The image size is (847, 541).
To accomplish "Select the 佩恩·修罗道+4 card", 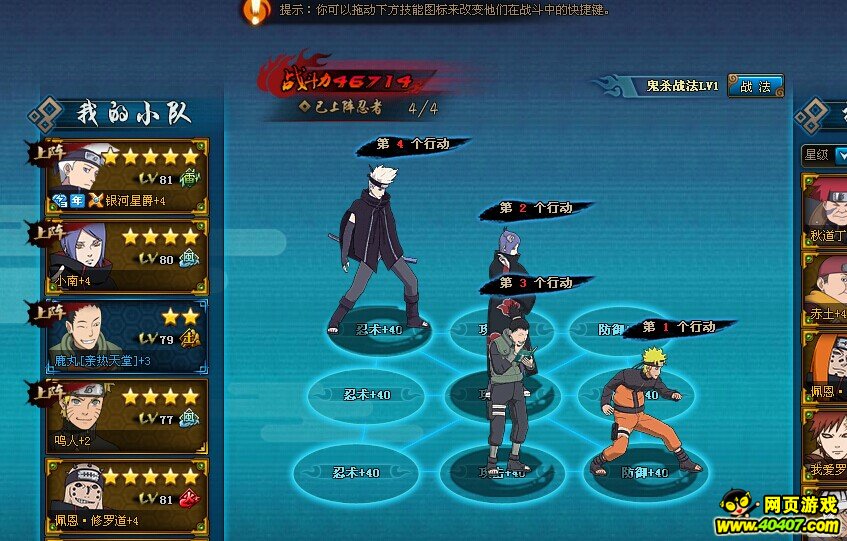I will pyautogui.click(x=126, y=496).
